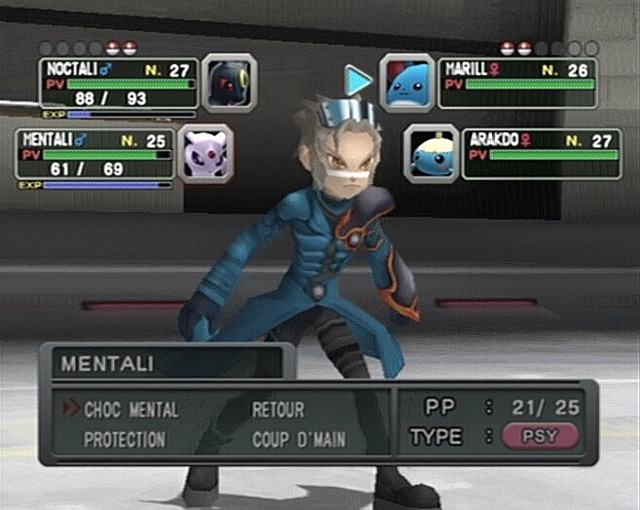
Task: Choose the Retour move
Action: pos(278,410)
